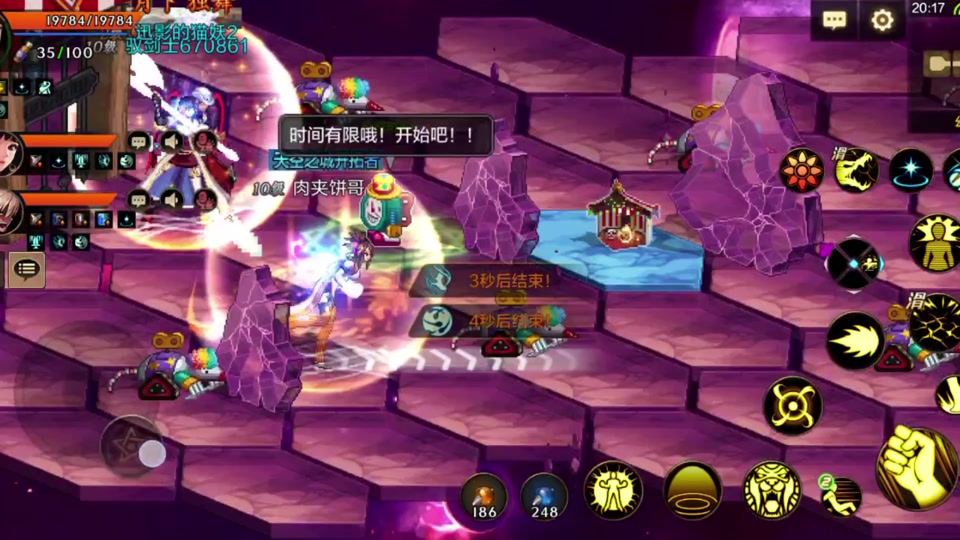Activate the red flower burst skill
The width and height of the screenshot is (960, 540).
point(802,170)
